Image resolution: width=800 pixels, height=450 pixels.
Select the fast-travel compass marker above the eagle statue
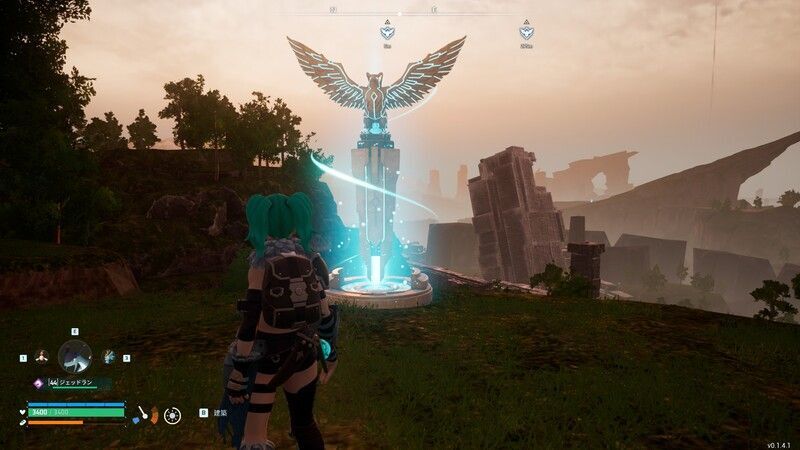[x=387, y=32]
